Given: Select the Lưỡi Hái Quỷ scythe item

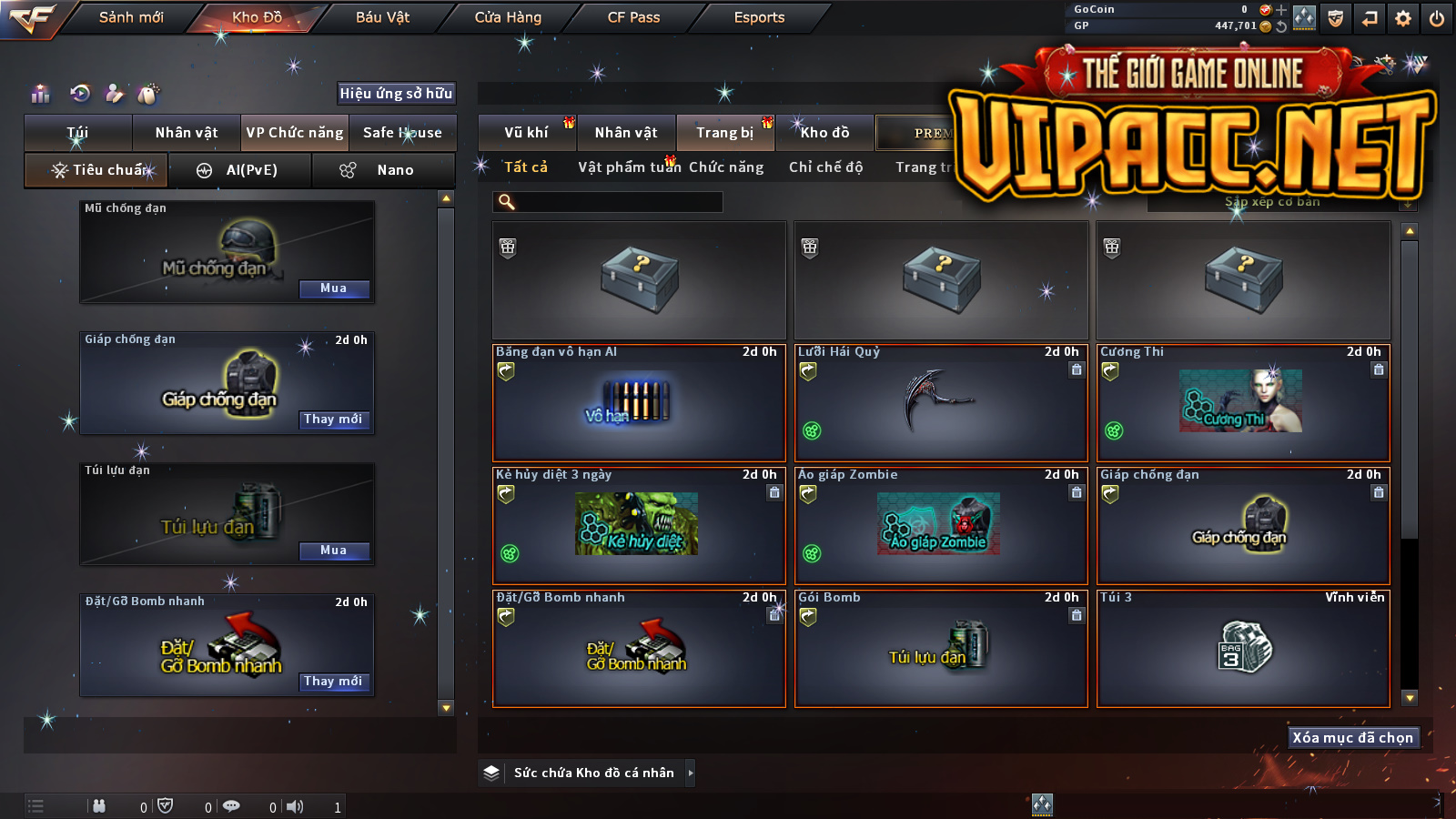Looking at the screenshot, I should coord(941,402).
